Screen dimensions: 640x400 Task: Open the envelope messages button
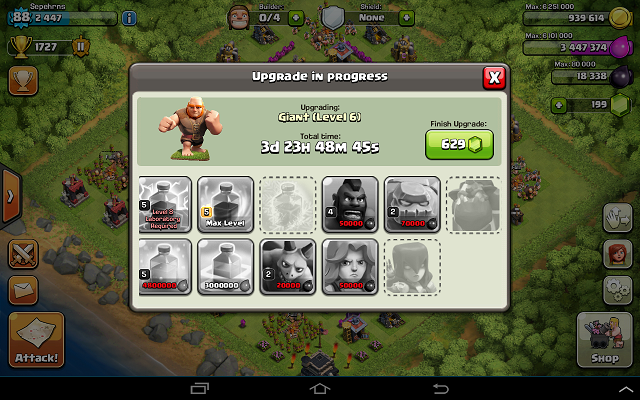pos(23,290)
